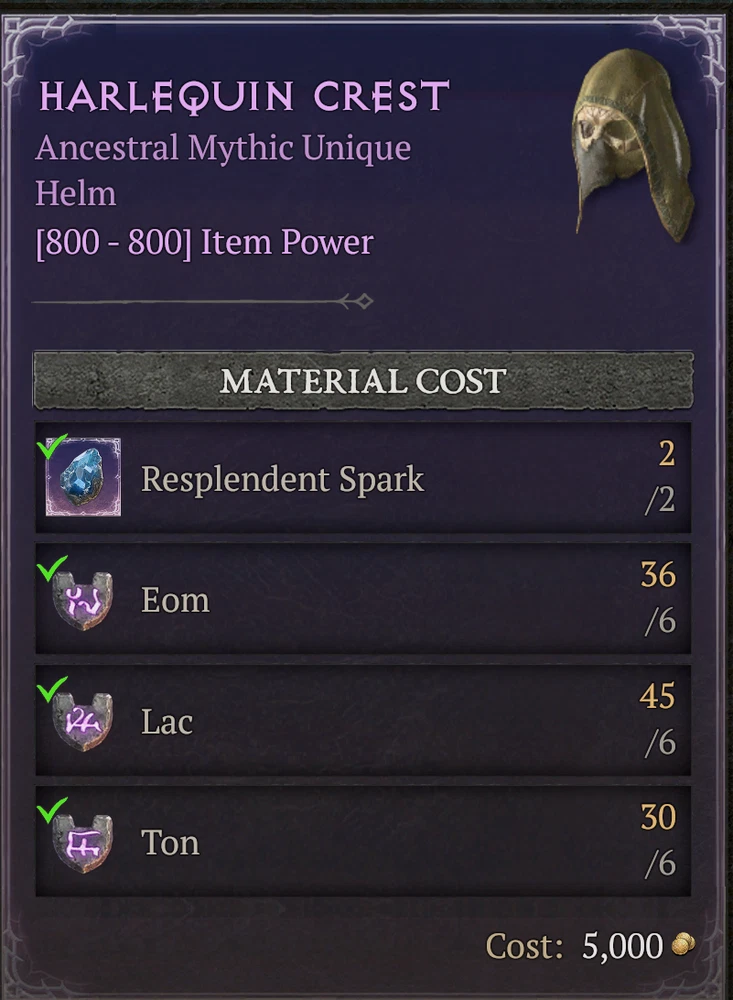Select the Ton rune icon
Screen dimensions: 733x1000
(x=83, y=843)
